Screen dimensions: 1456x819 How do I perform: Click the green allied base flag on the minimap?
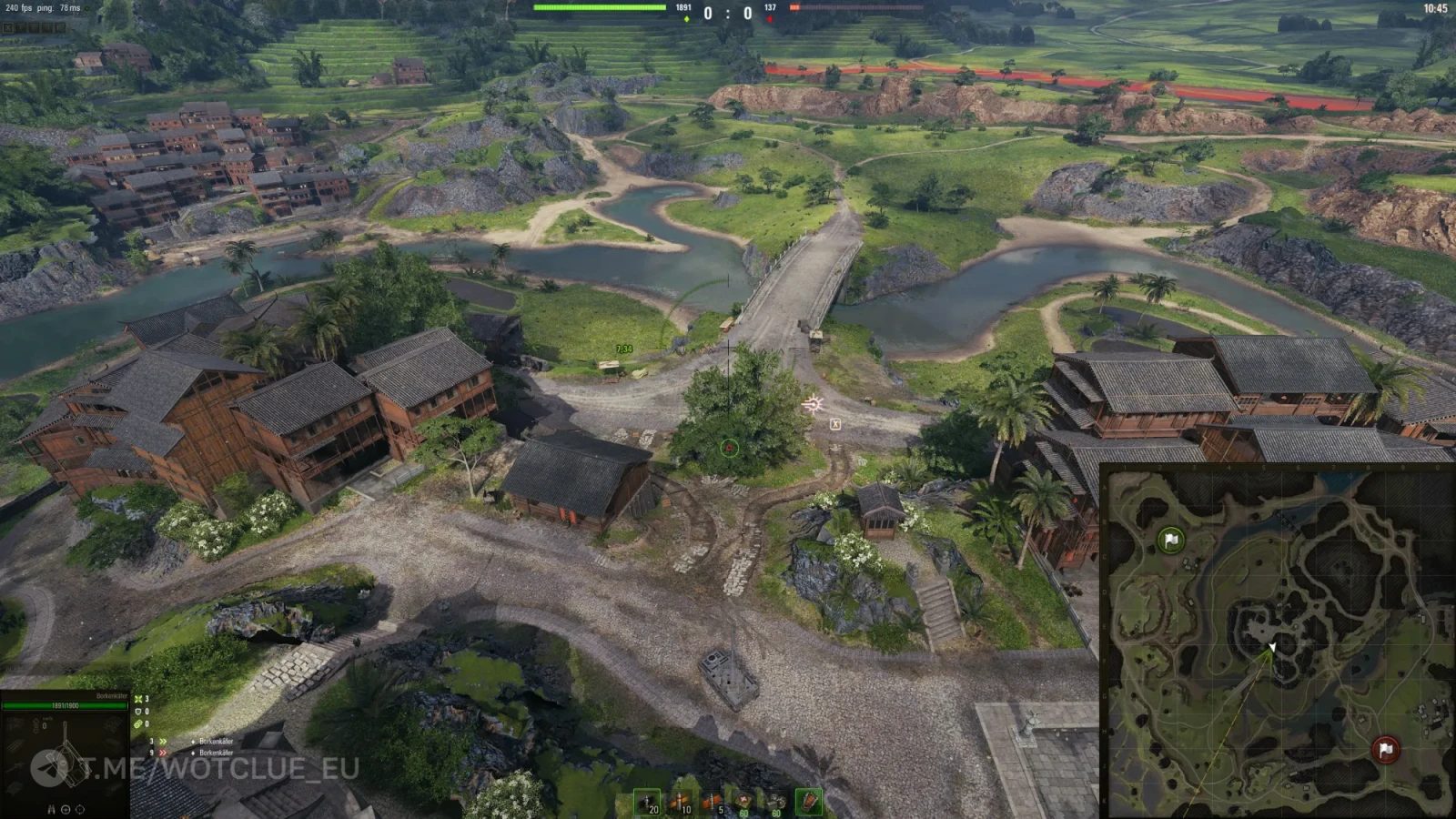[x=1169, y=539]
